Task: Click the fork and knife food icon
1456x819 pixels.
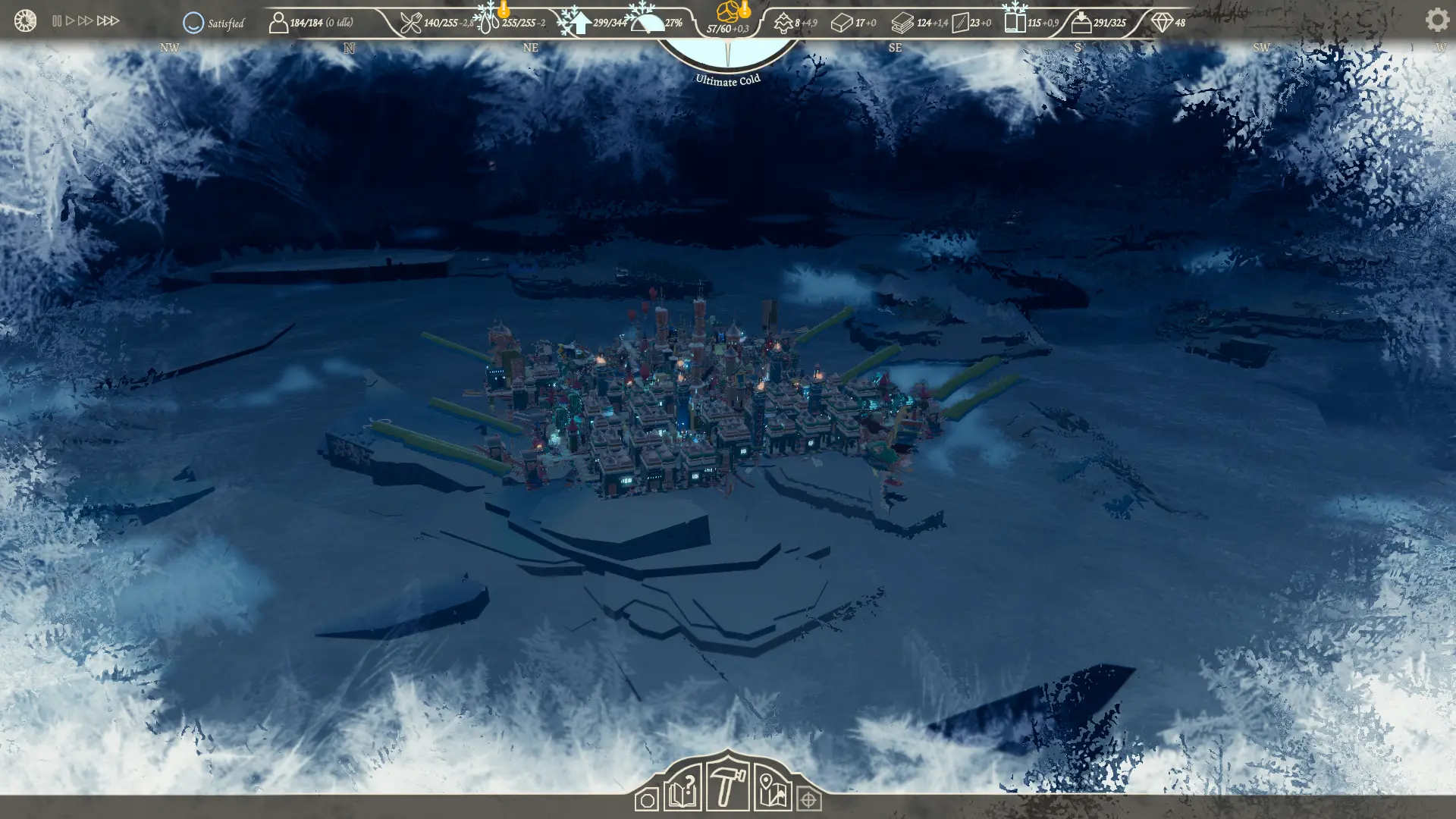Action: [410, 23]
